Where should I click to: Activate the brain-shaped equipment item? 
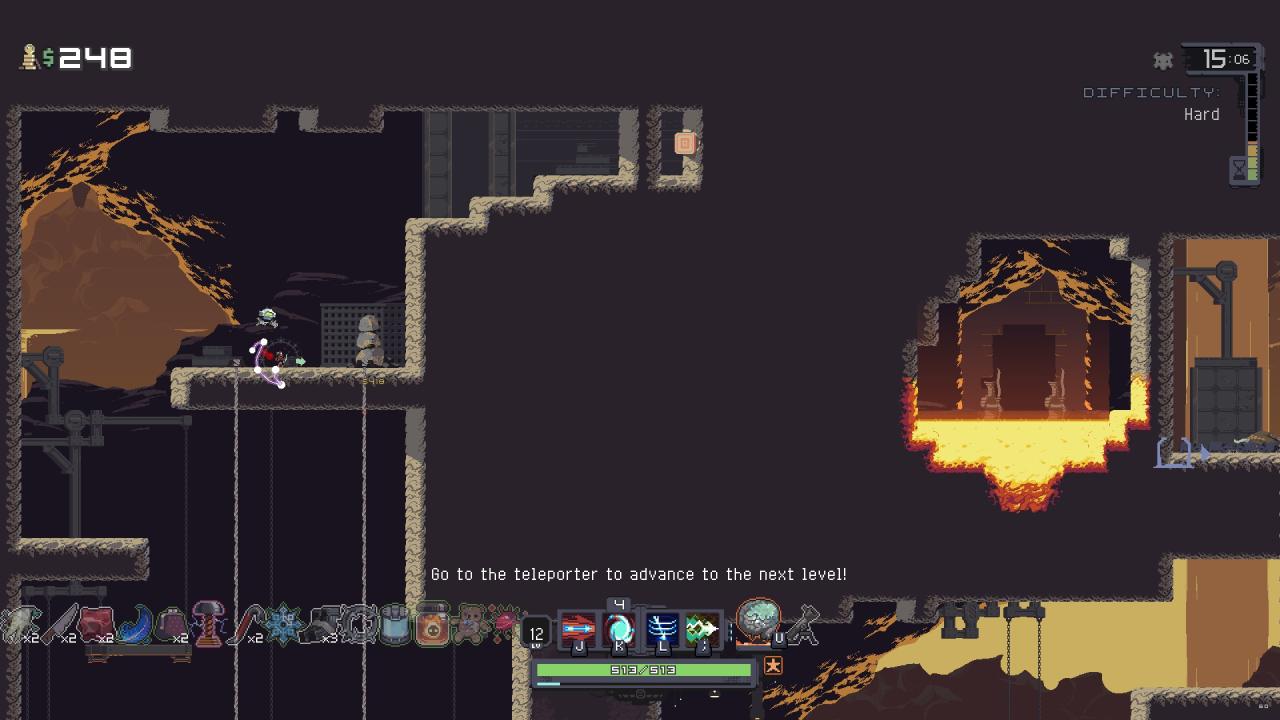click(757, 621)
